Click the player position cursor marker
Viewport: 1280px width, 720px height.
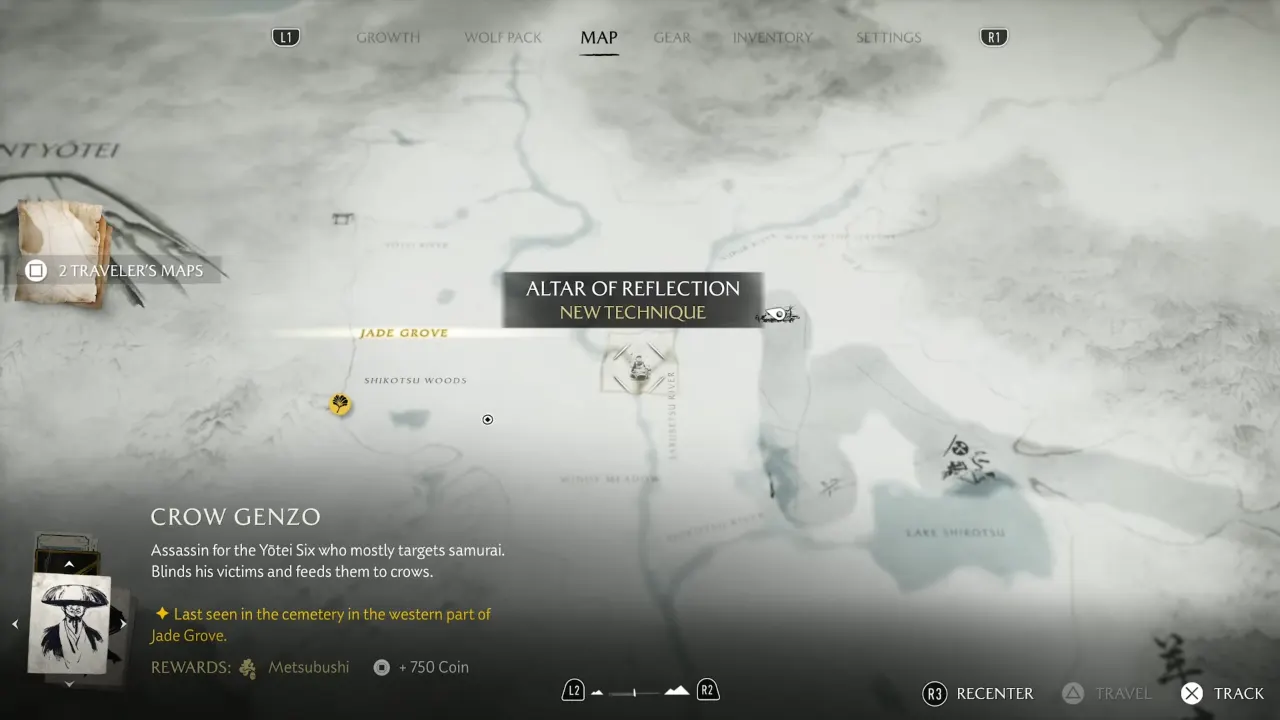tap(488, 420)
